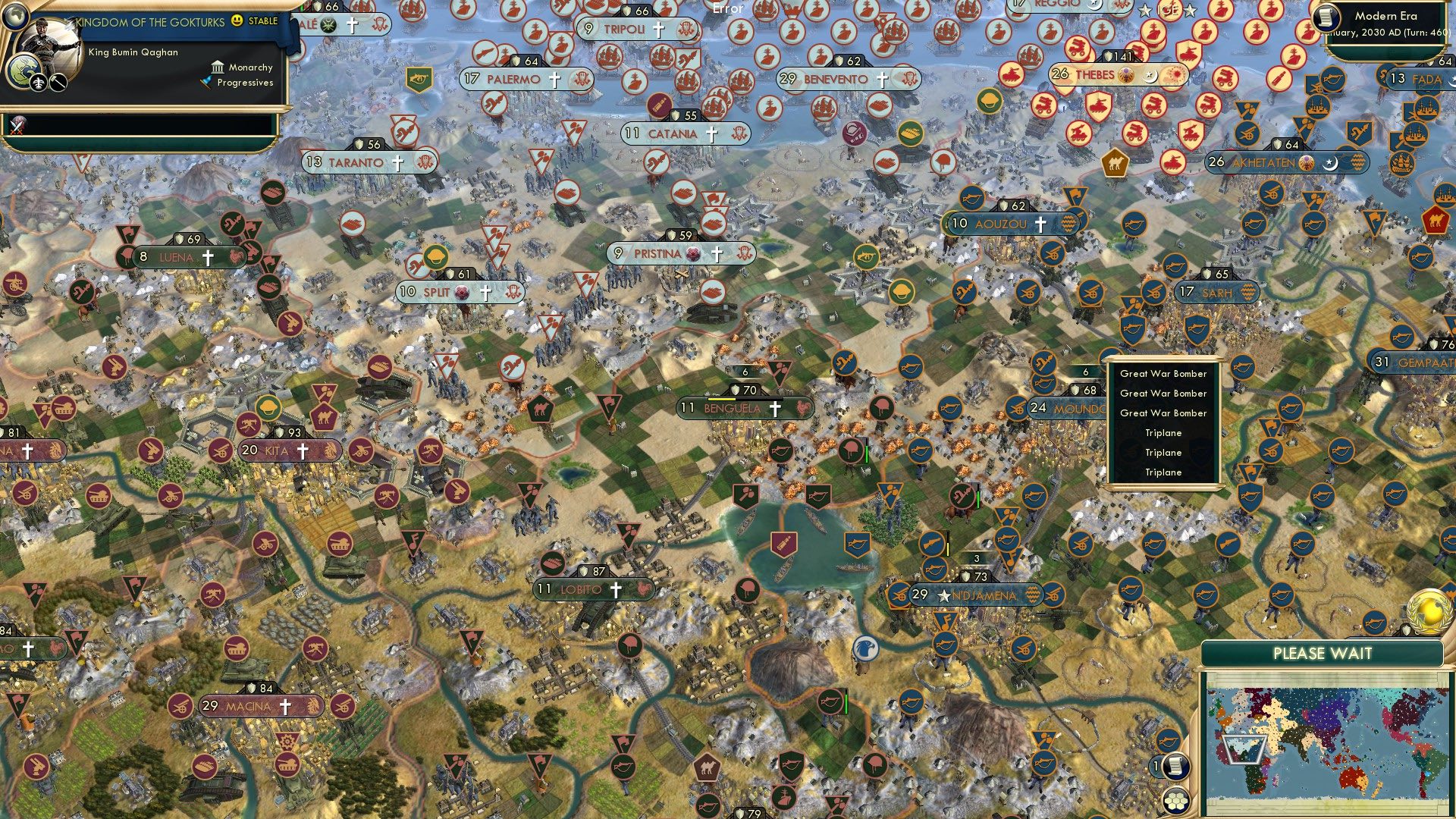Click the Monarchy government icon
This screenshot has height=819, width=1456.
tap(218, 67)
